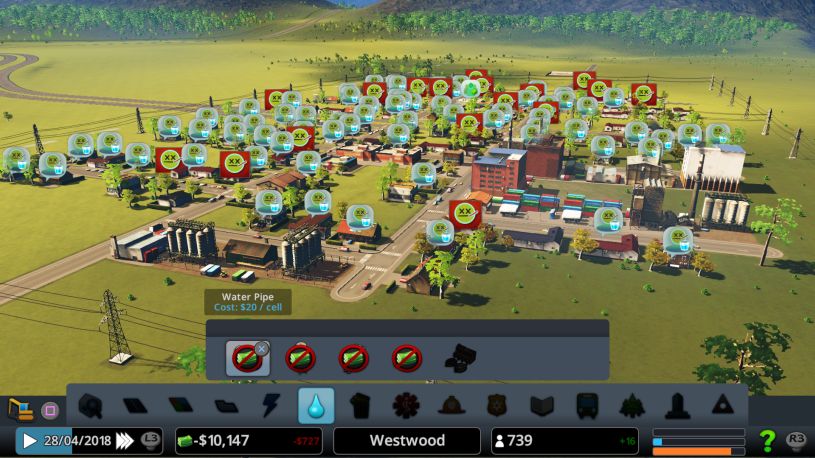
Task: Open the public transport bus category
Action: [587, 406]
